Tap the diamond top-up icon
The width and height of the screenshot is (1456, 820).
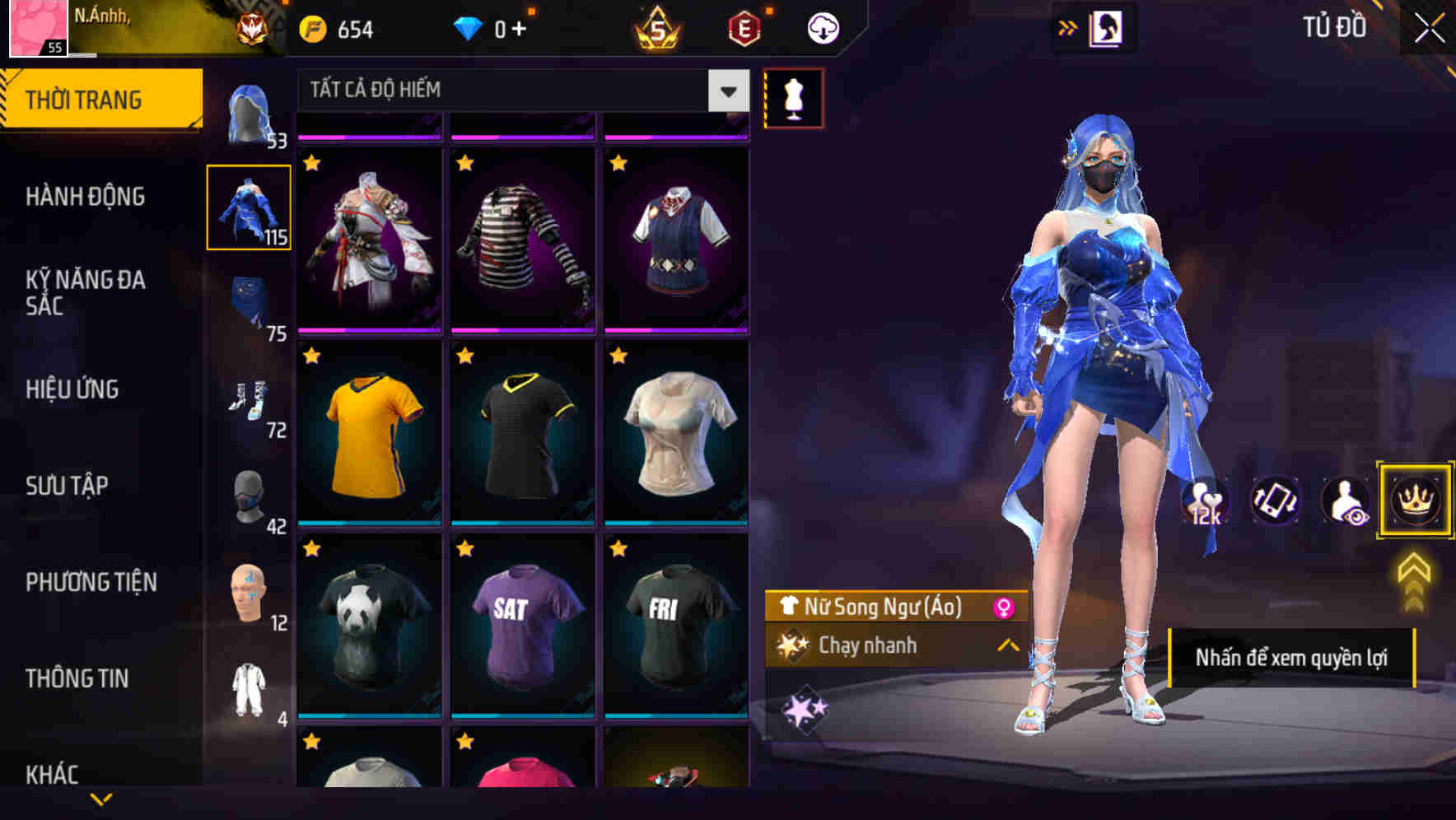coord(470,27)
